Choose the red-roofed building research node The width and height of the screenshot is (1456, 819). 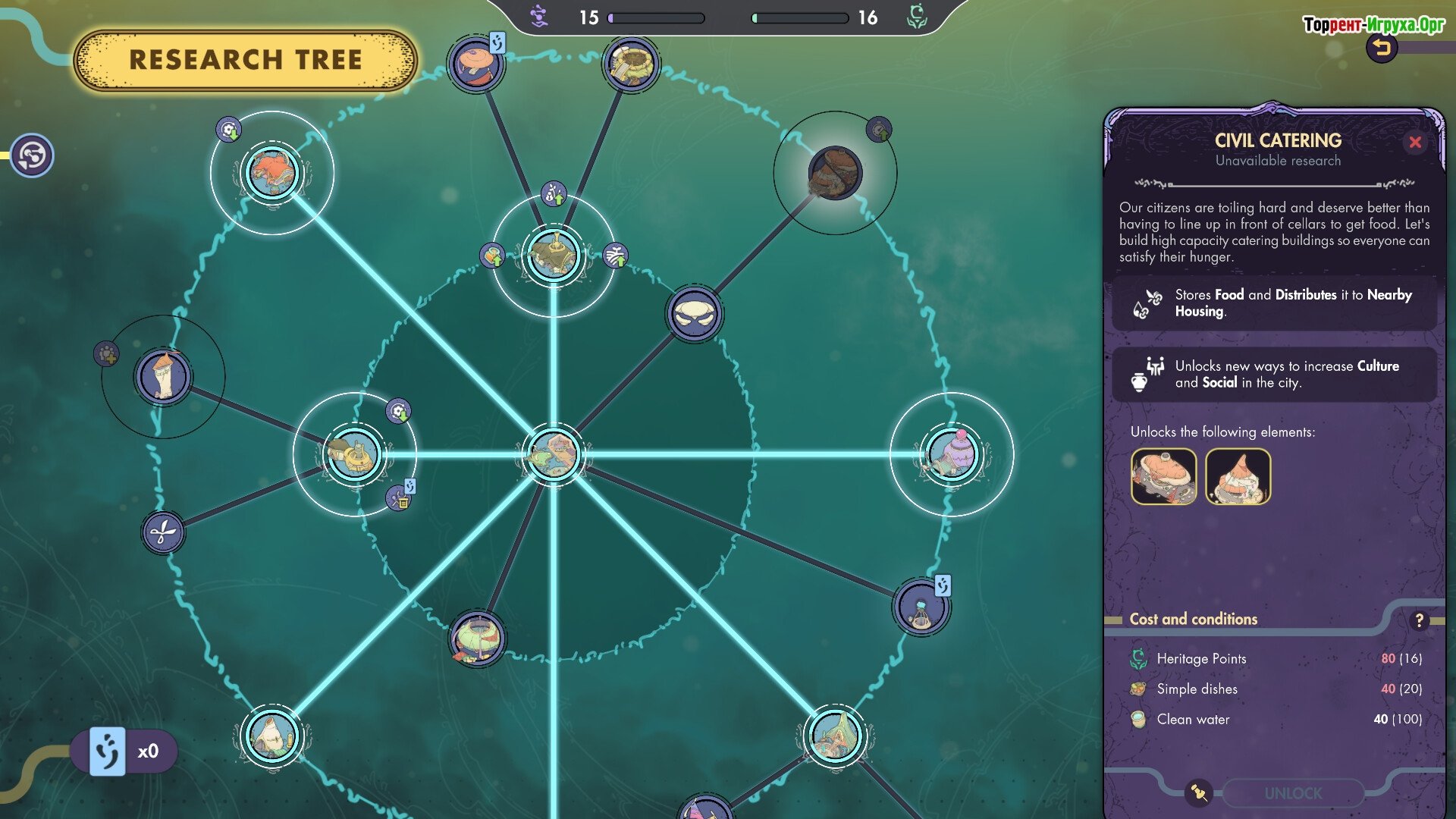pos(271,173)
